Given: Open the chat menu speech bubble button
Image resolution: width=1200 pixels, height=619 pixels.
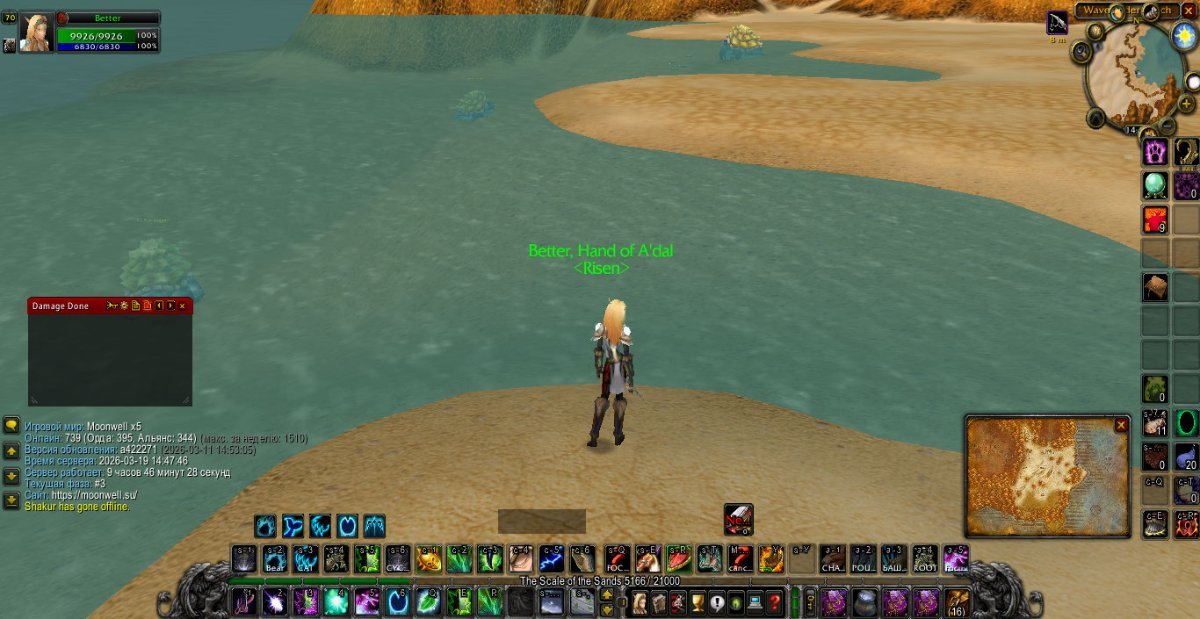Looking at the screenshot, I should click(x=11, y=425).
